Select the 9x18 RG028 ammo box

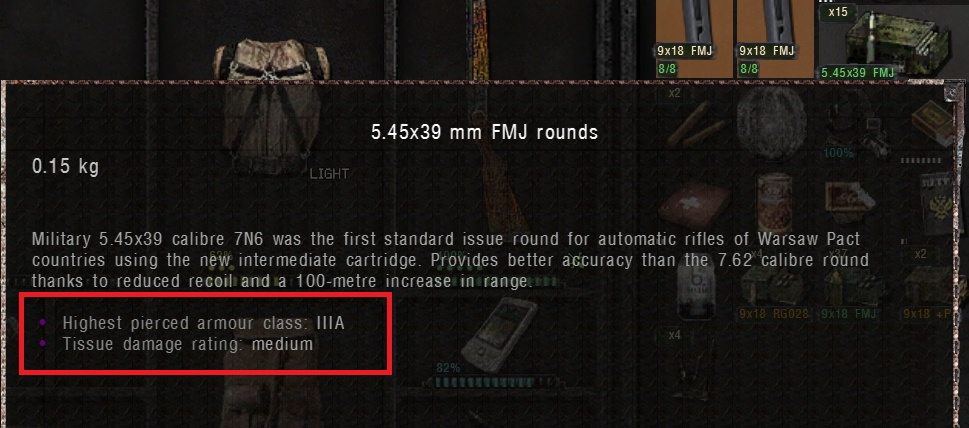tap(764, 298)
